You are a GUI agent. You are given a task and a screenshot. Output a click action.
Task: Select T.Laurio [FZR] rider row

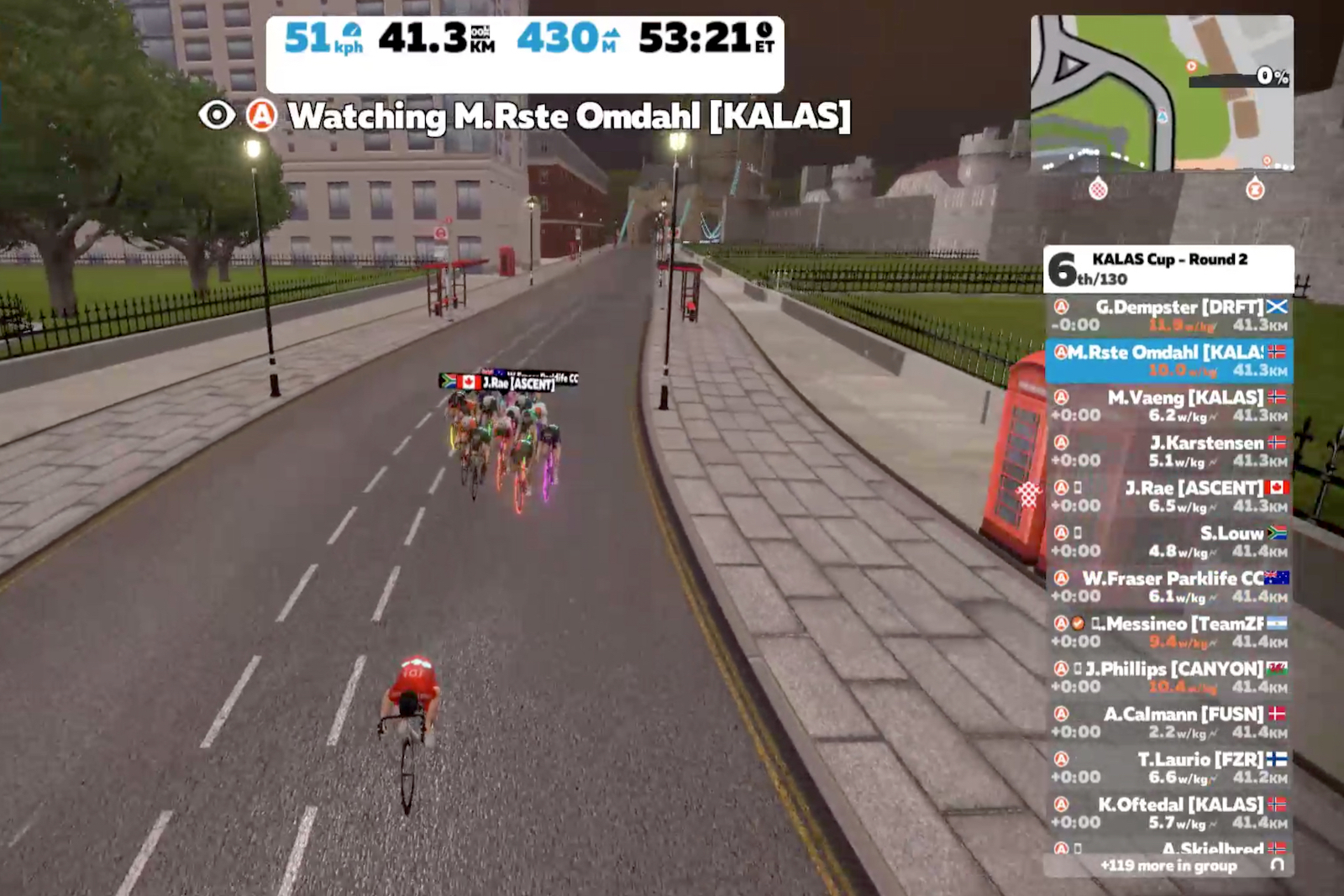(x=1168, y=768)
